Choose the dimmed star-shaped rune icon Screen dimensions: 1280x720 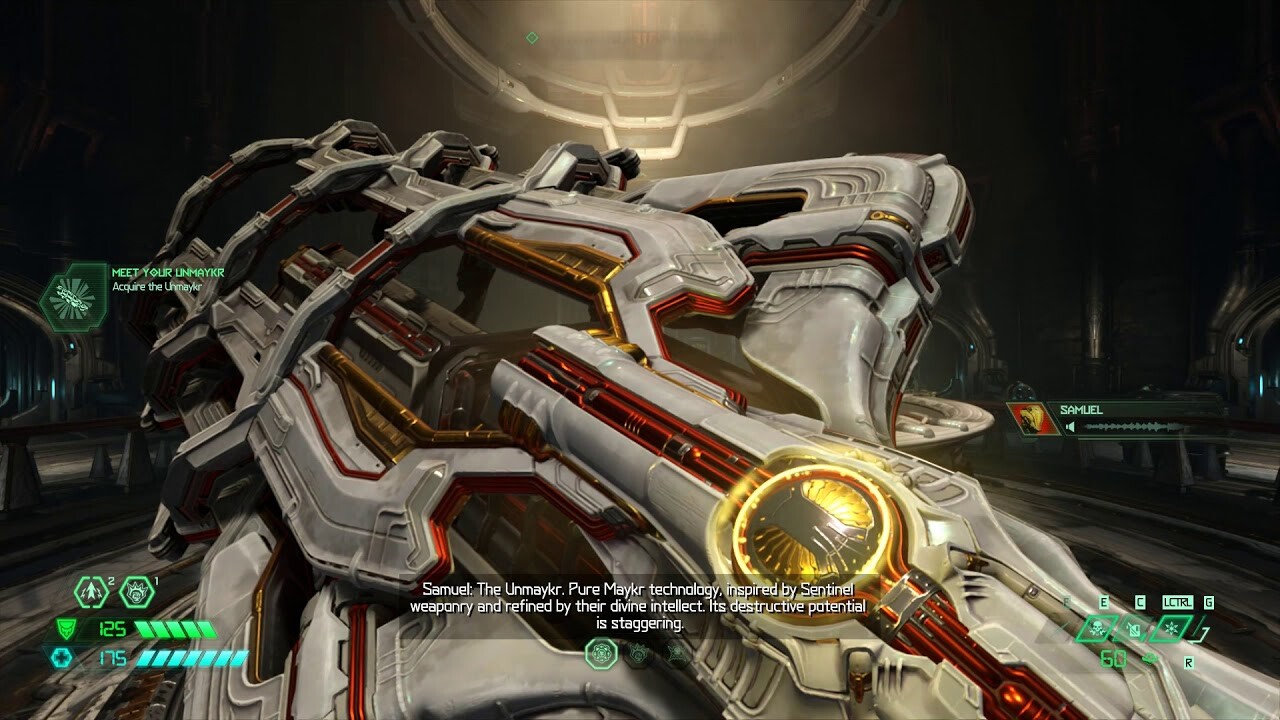(x=677, y=654)
